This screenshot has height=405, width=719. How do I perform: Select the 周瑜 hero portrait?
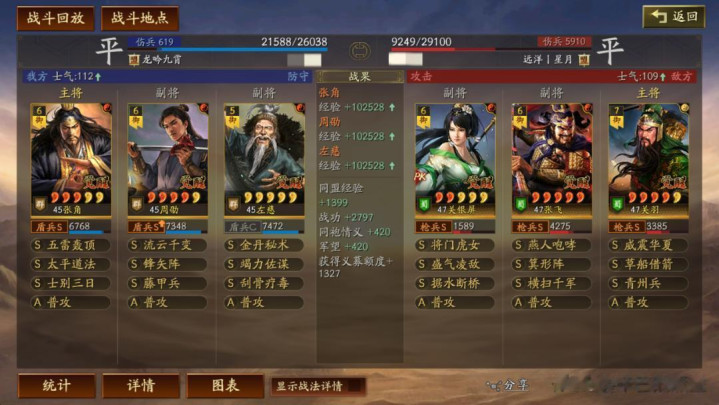coord(167,153)
